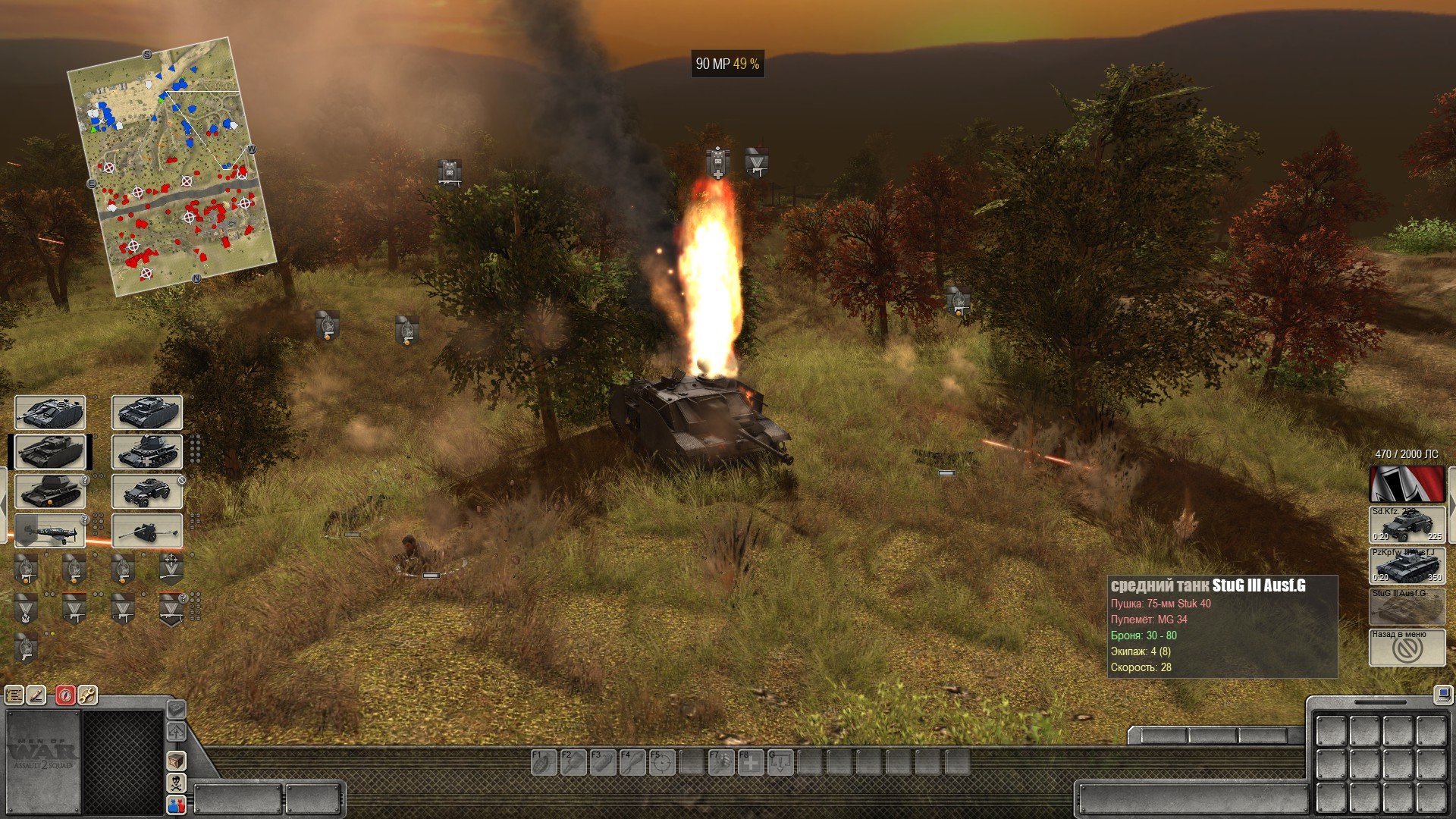Open the blue and red players button
This screenshot has width=1456, height=819.
point(176,805)
